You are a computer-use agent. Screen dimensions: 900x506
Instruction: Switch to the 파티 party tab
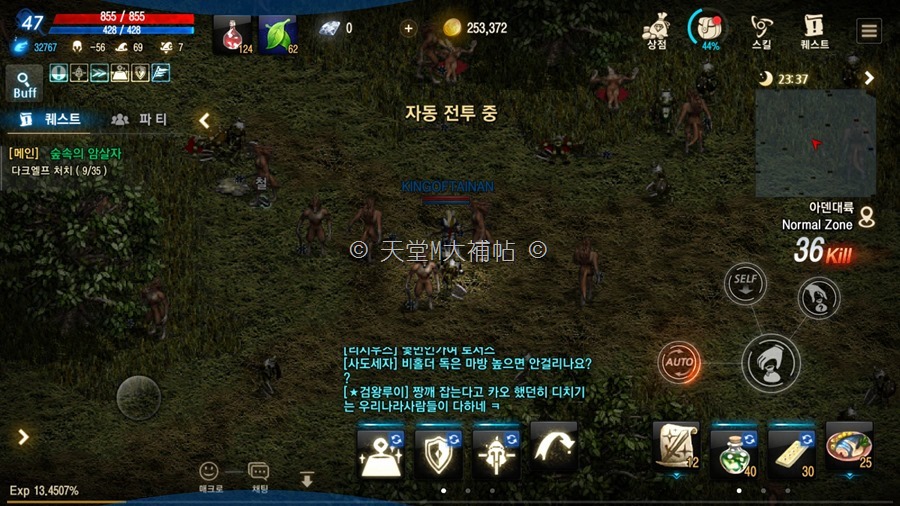click(x=140, y=119)
